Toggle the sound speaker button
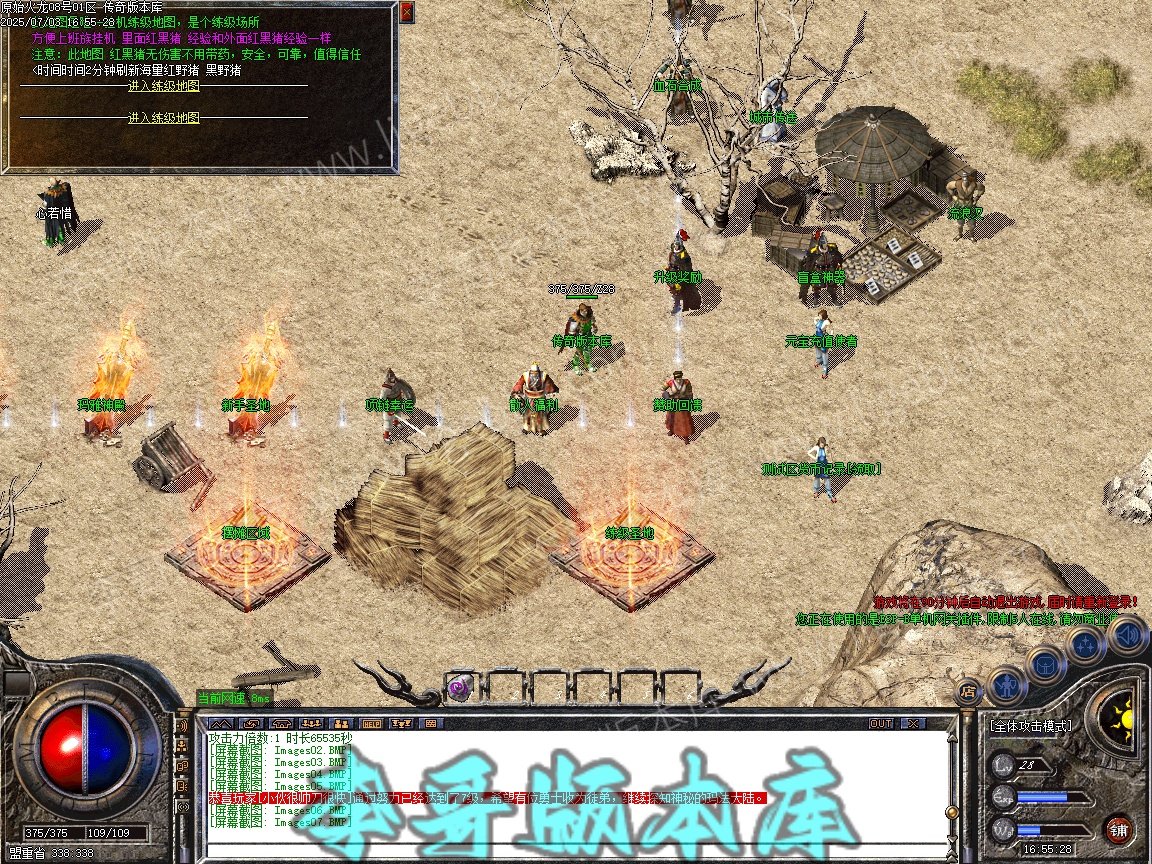The height and width of the screenshot is (864, 1152). tap(1127, 634)
